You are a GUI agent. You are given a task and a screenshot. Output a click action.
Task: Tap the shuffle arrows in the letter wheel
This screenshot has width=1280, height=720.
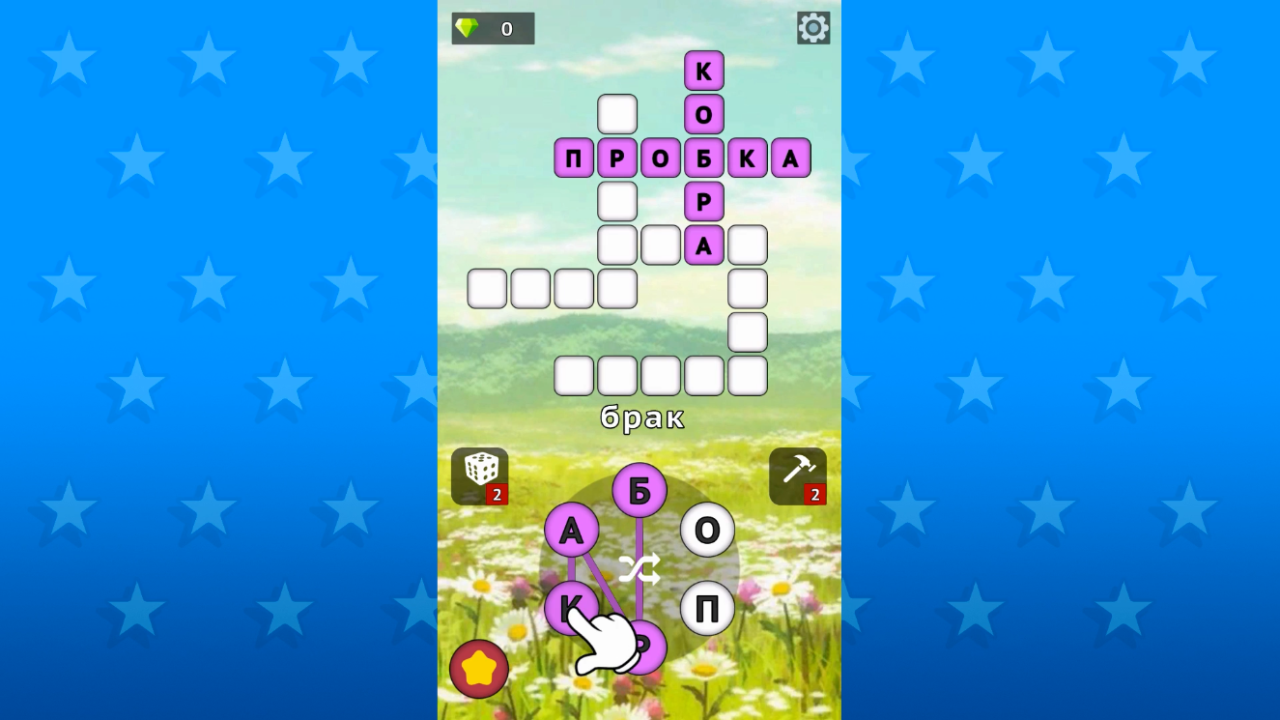(x=641, y=570)
